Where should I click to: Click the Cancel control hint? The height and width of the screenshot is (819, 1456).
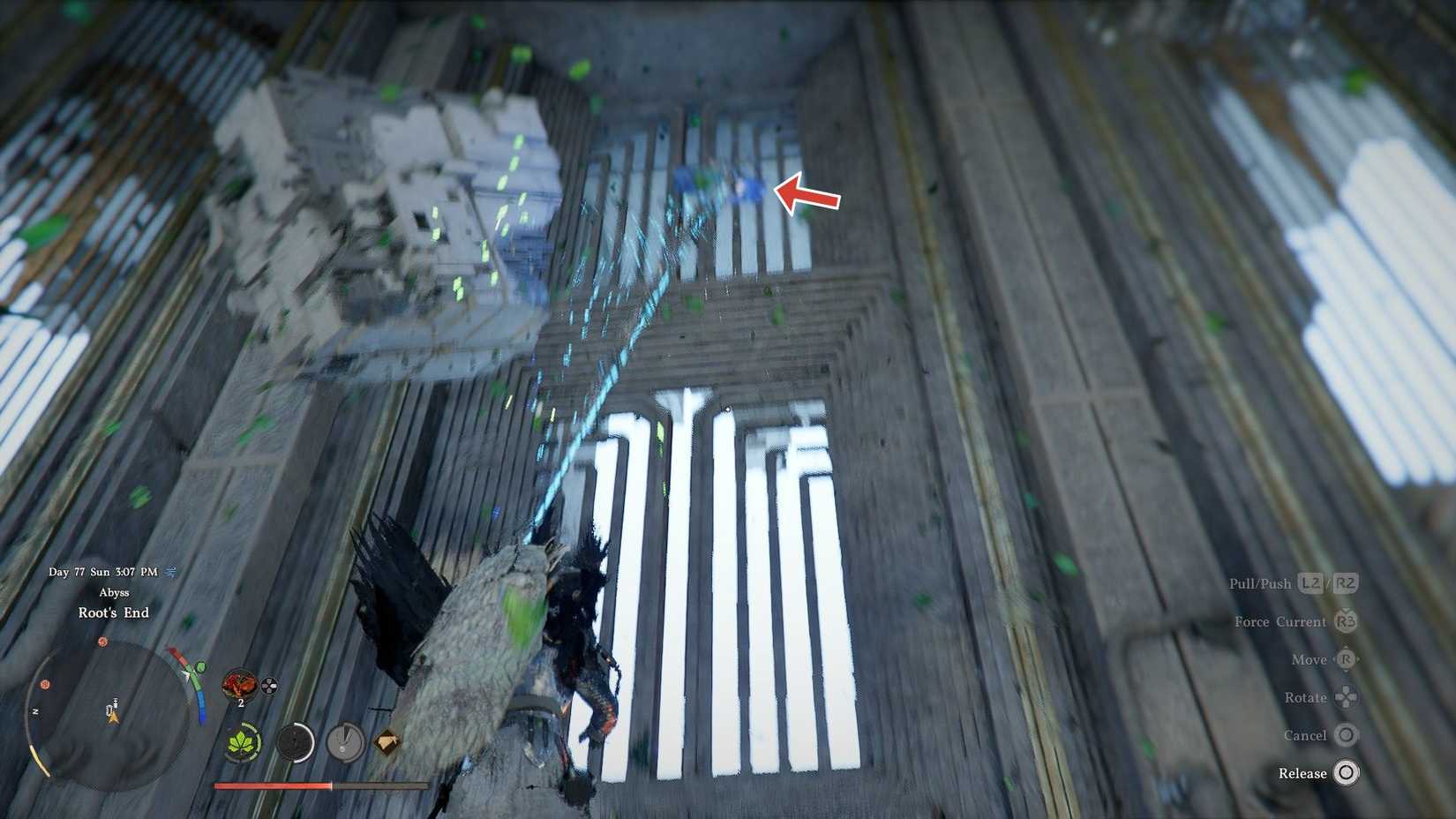[x=1307, y=735]
